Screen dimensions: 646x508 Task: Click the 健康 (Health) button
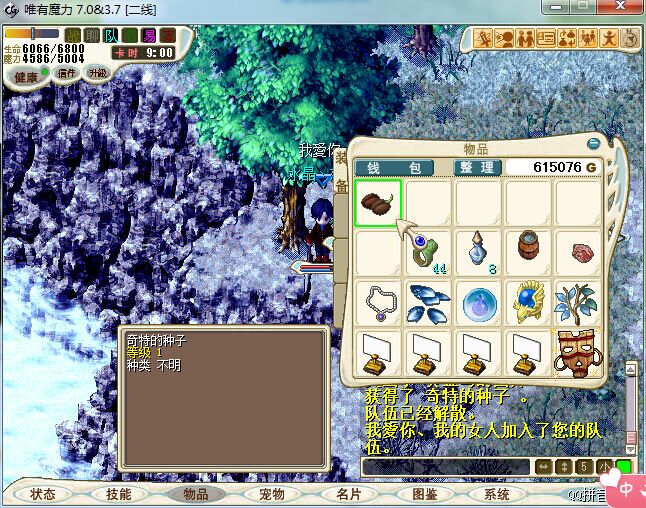(27, 77)
